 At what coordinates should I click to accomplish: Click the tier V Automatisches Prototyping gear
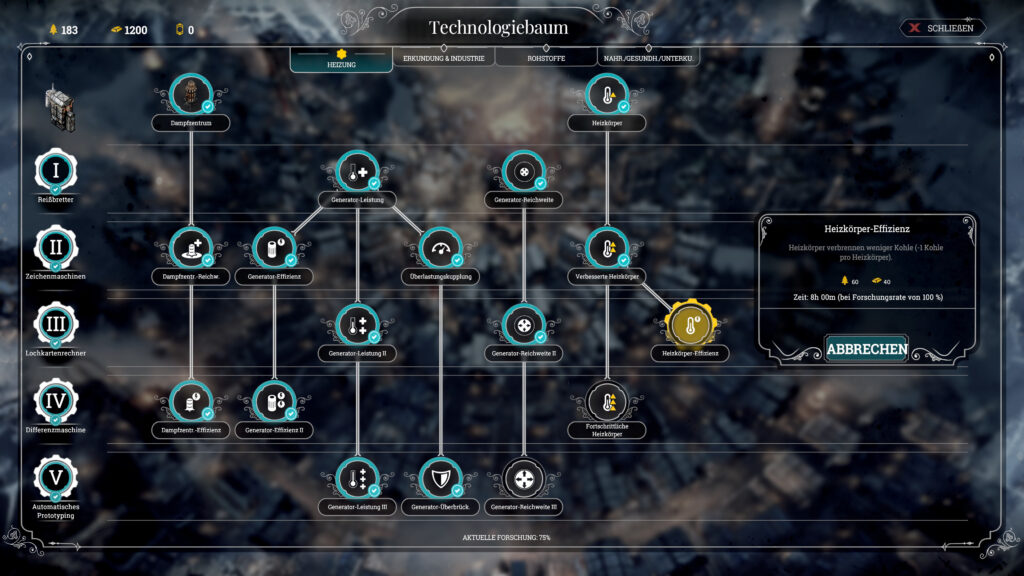(x=56, y=479)
